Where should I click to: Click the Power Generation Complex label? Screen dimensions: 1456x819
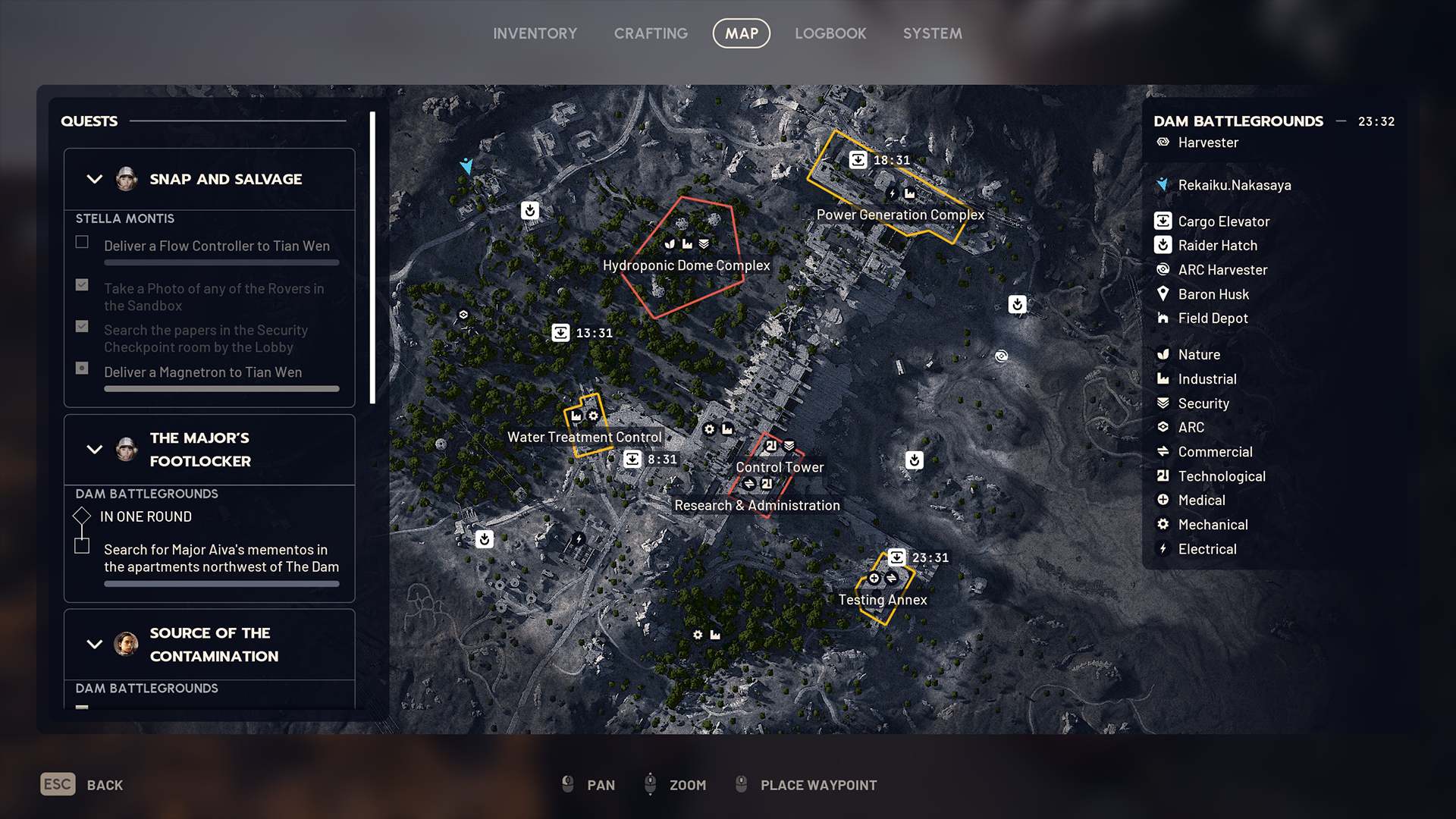(900, 215)
